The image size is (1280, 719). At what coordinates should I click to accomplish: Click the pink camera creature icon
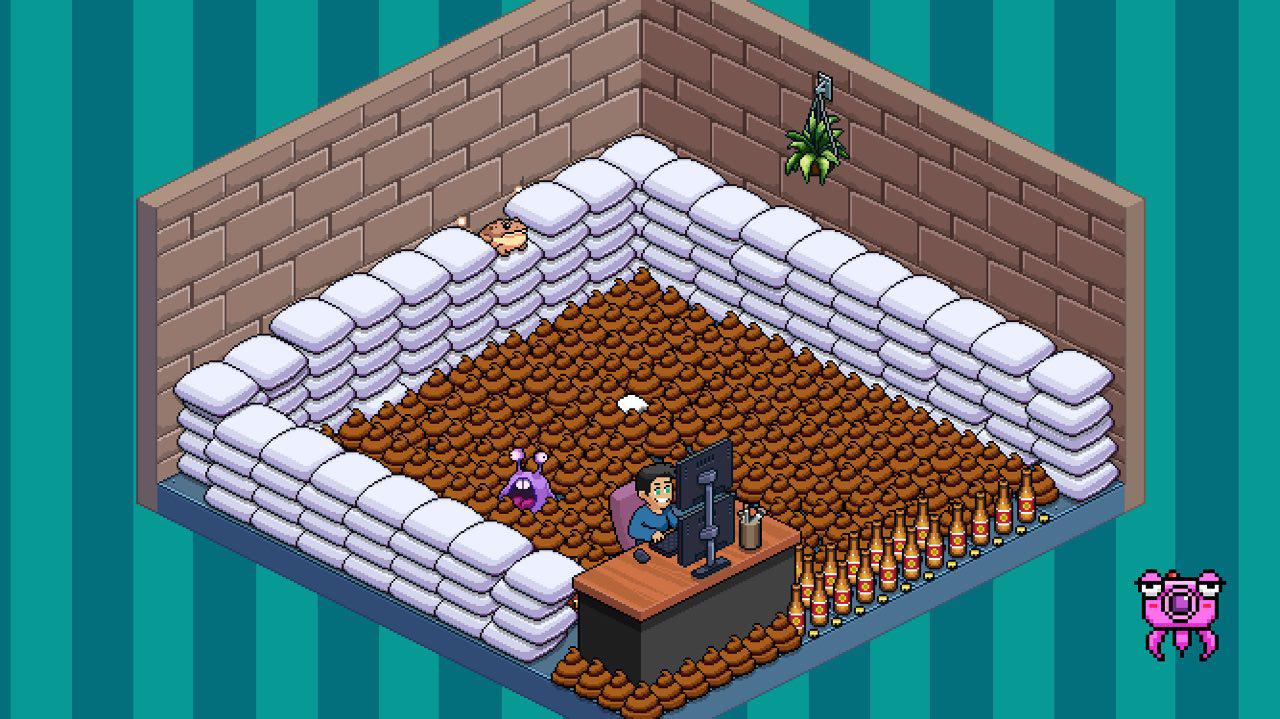[x=1180, y=610]
